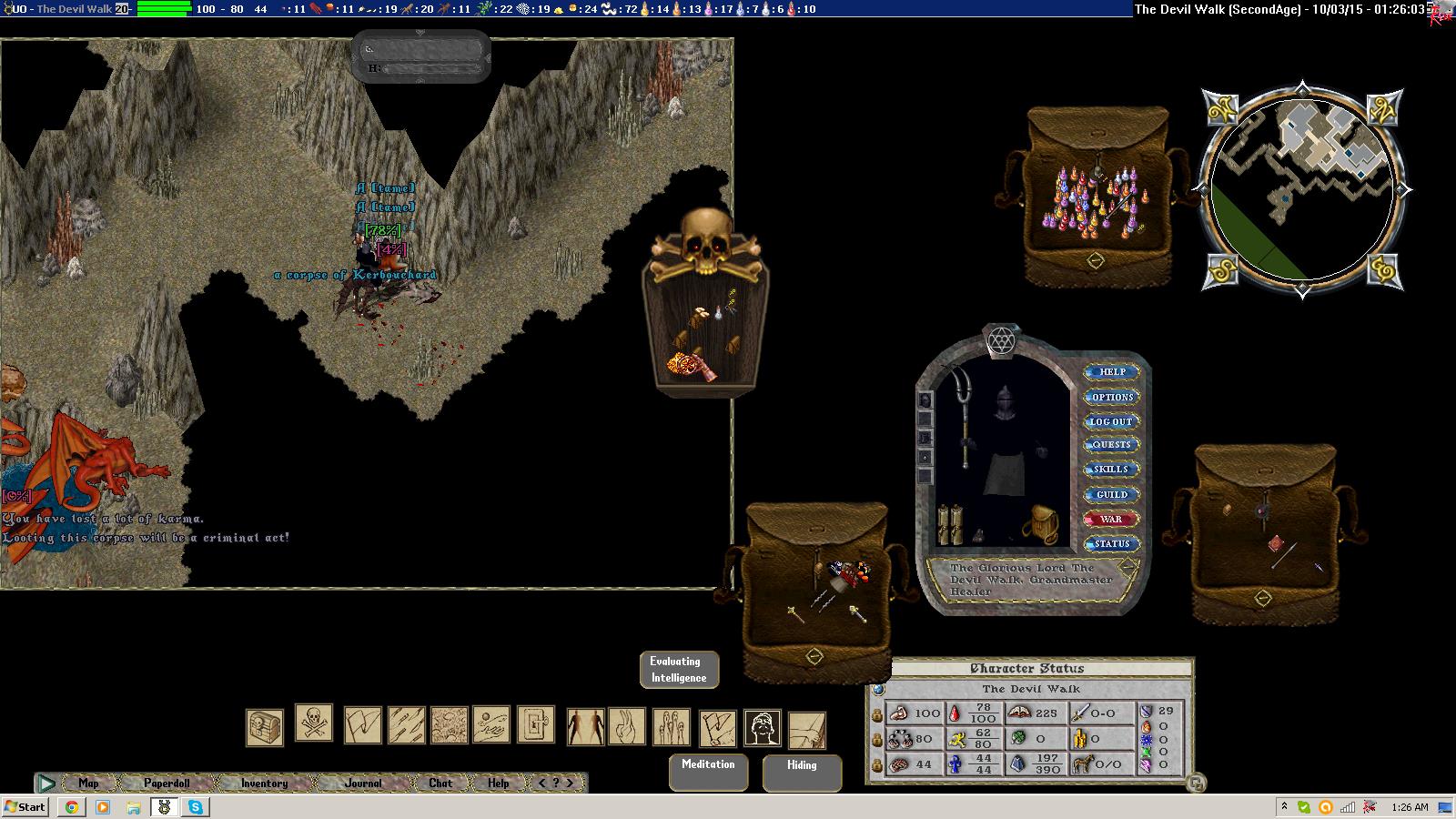The image size is (1456, 819).
Task: Click LOG OUT on the paperdoll
Action: [1111, 422]
